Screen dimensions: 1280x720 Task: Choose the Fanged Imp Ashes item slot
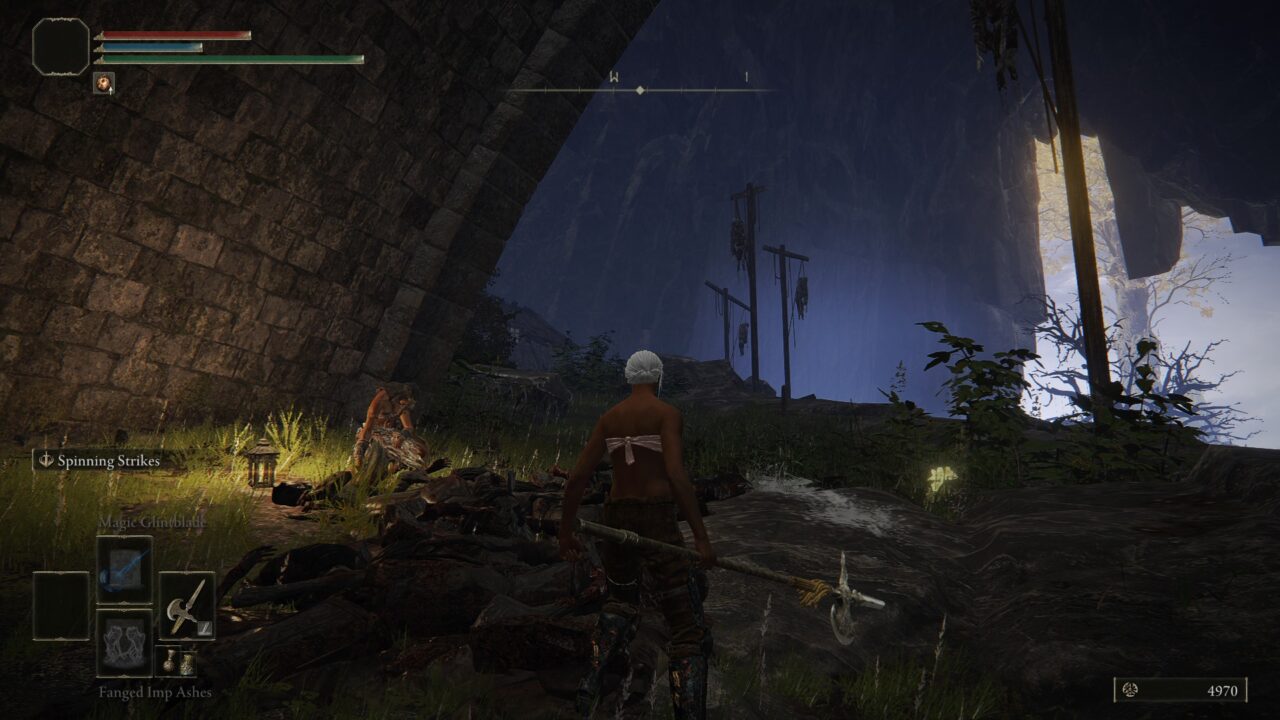point(124,643)
